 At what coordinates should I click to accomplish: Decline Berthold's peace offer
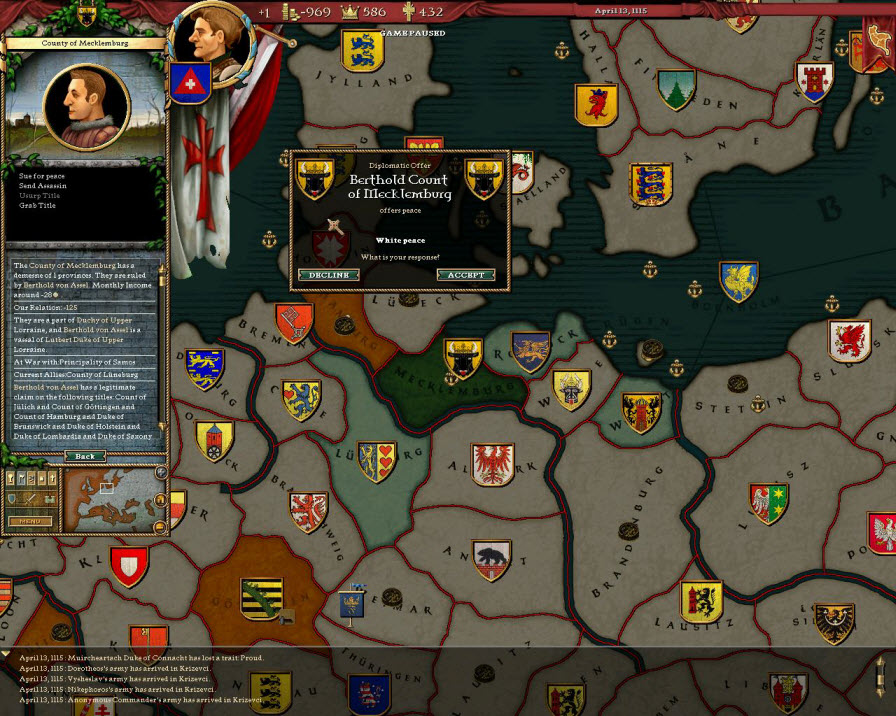tap(328, 275)
